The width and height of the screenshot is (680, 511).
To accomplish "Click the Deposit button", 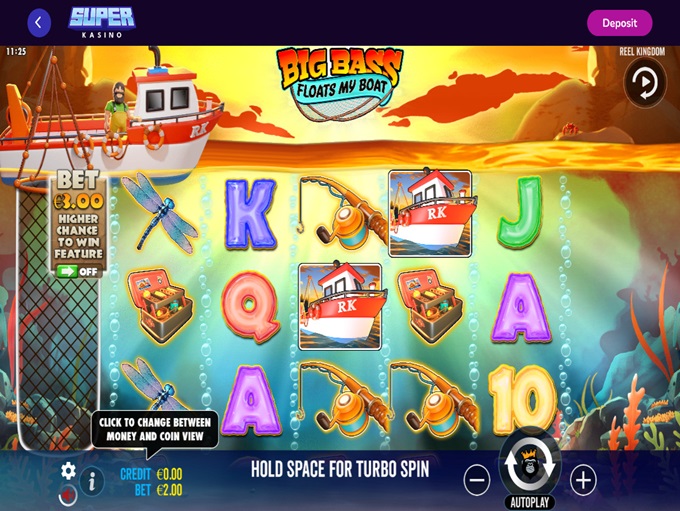I will point(619,23).
